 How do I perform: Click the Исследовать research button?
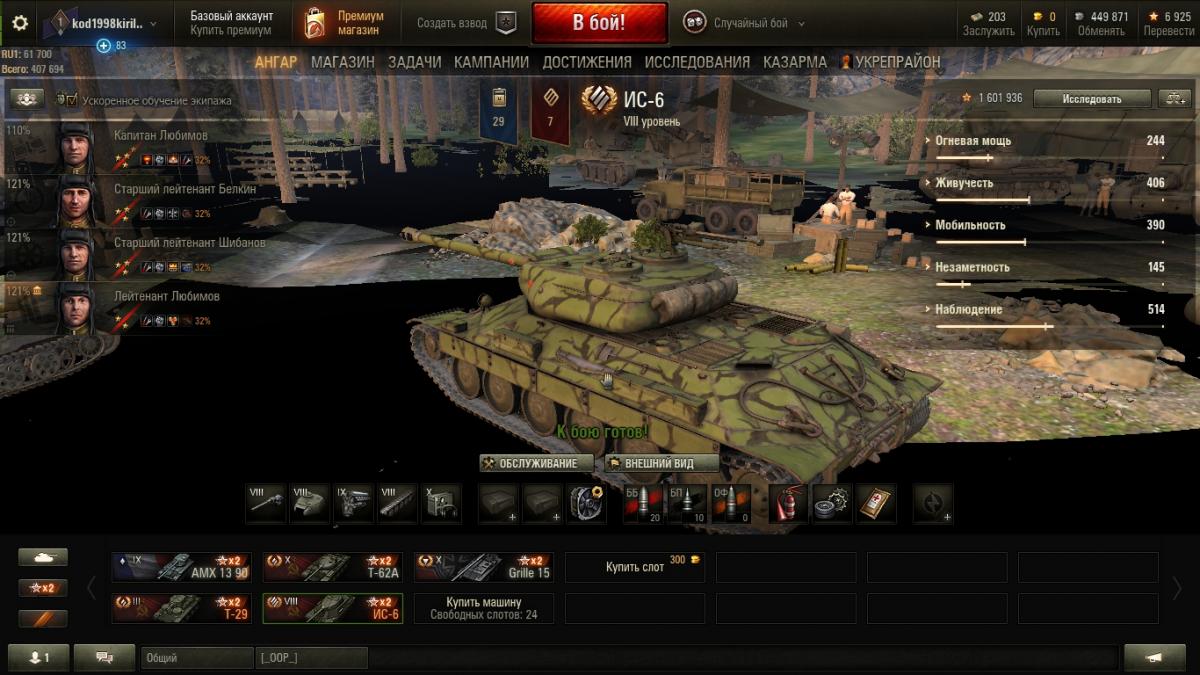(x=1091, y=98)
